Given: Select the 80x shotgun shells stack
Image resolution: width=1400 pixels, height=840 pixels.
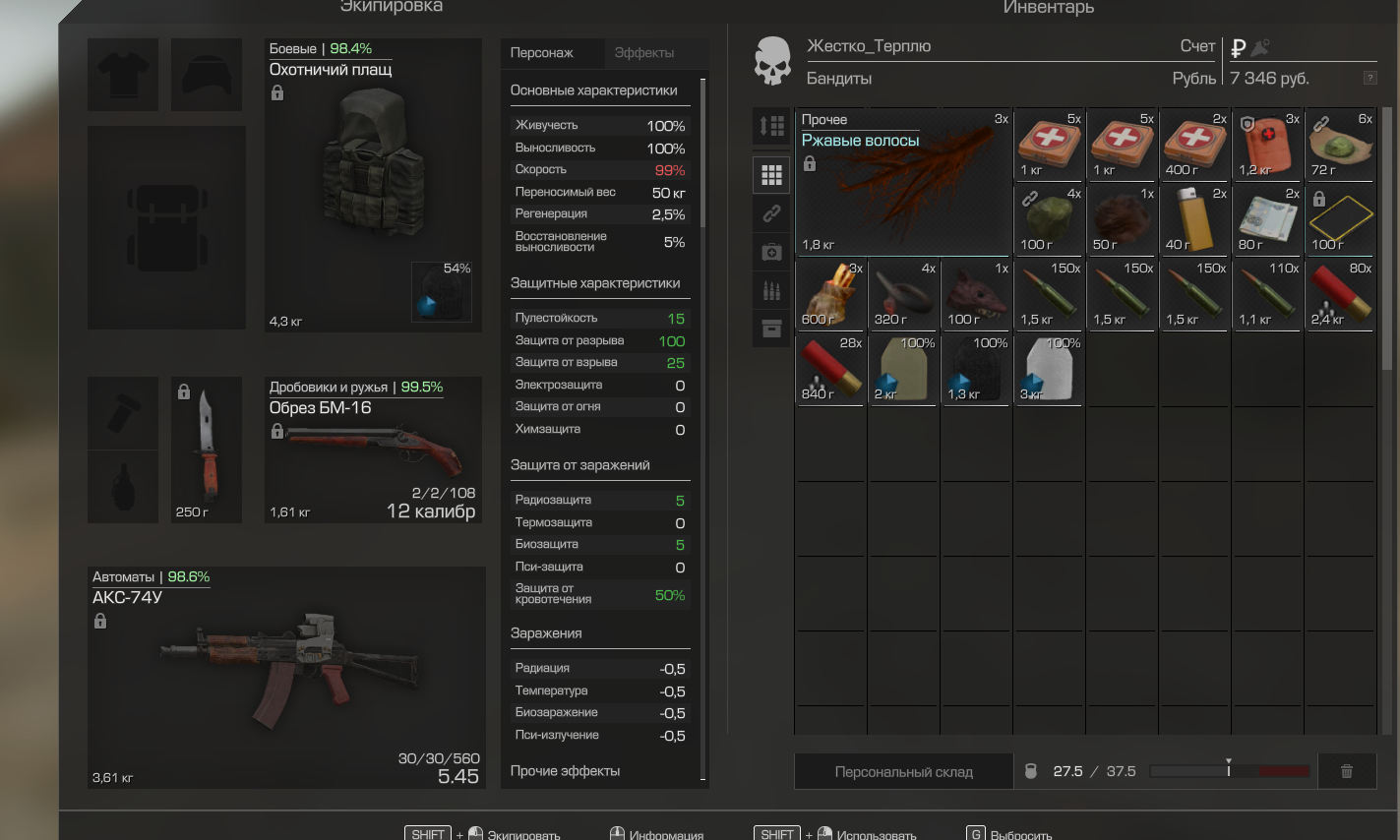Looking at the screenshot, I should click(x=1340, y=294).
